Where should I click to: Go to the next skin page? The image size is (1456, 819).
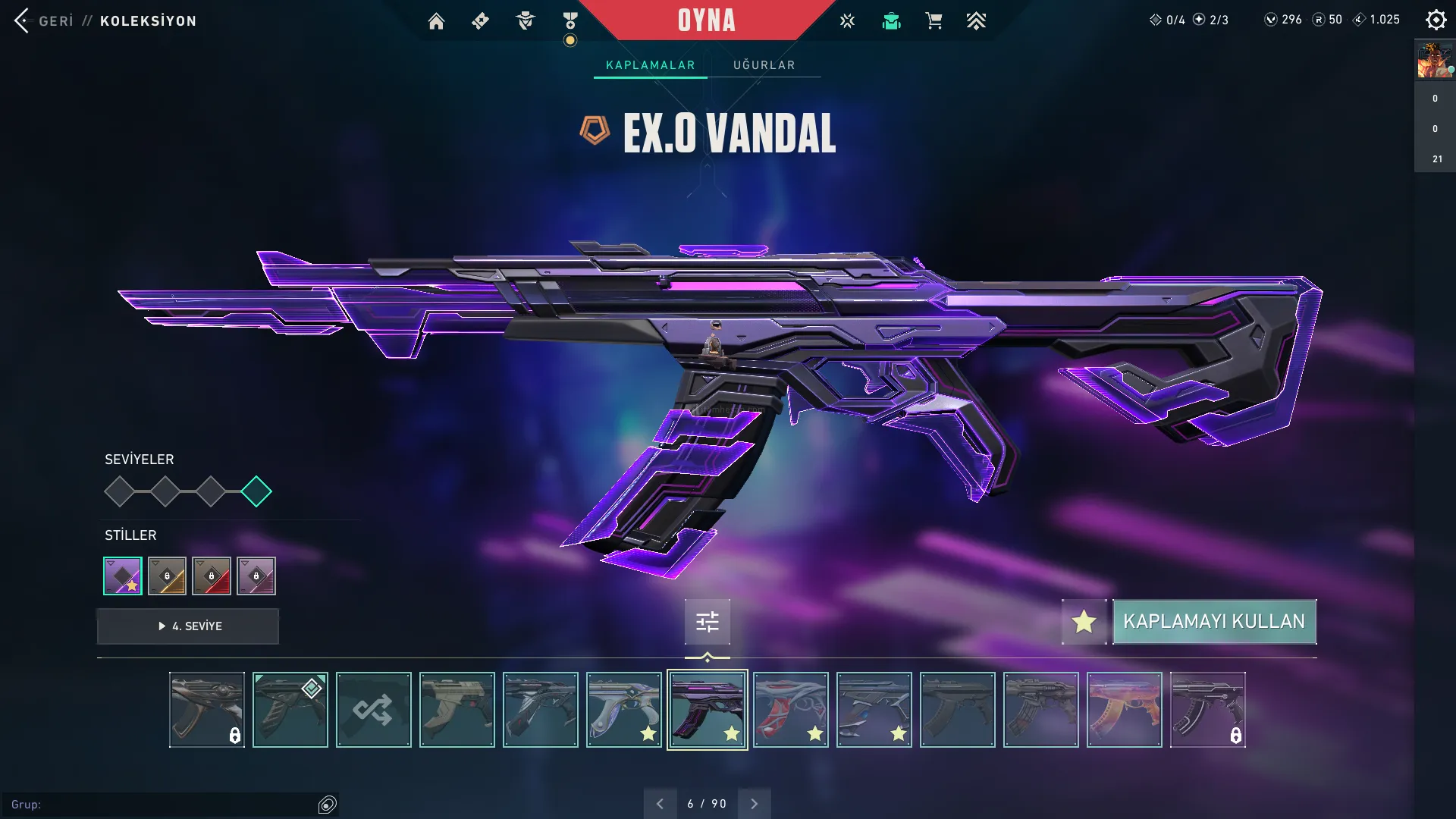754,804
